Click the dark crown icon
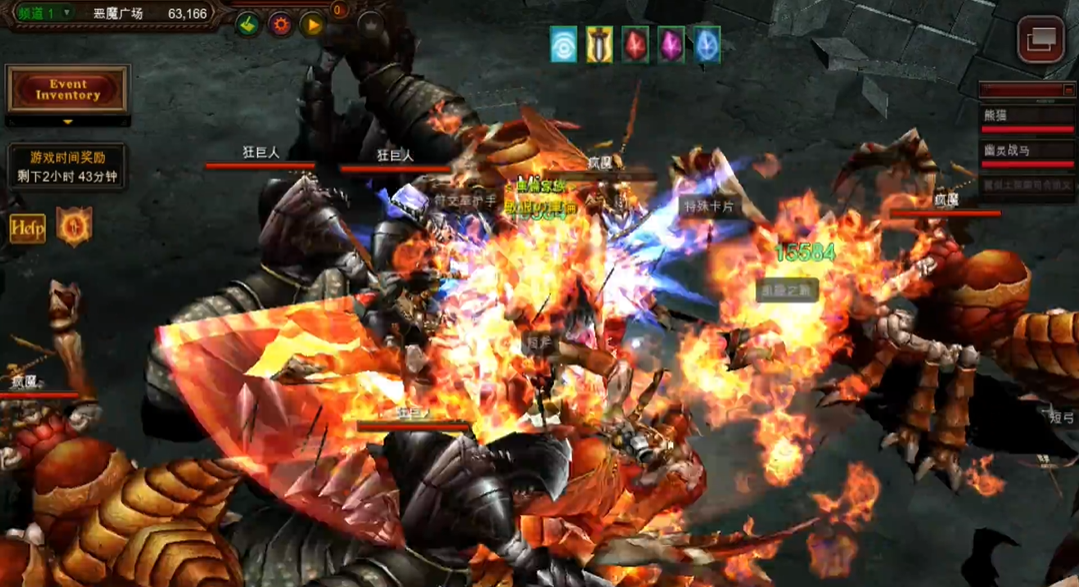The image size is (1079, 587). [371, 25]
